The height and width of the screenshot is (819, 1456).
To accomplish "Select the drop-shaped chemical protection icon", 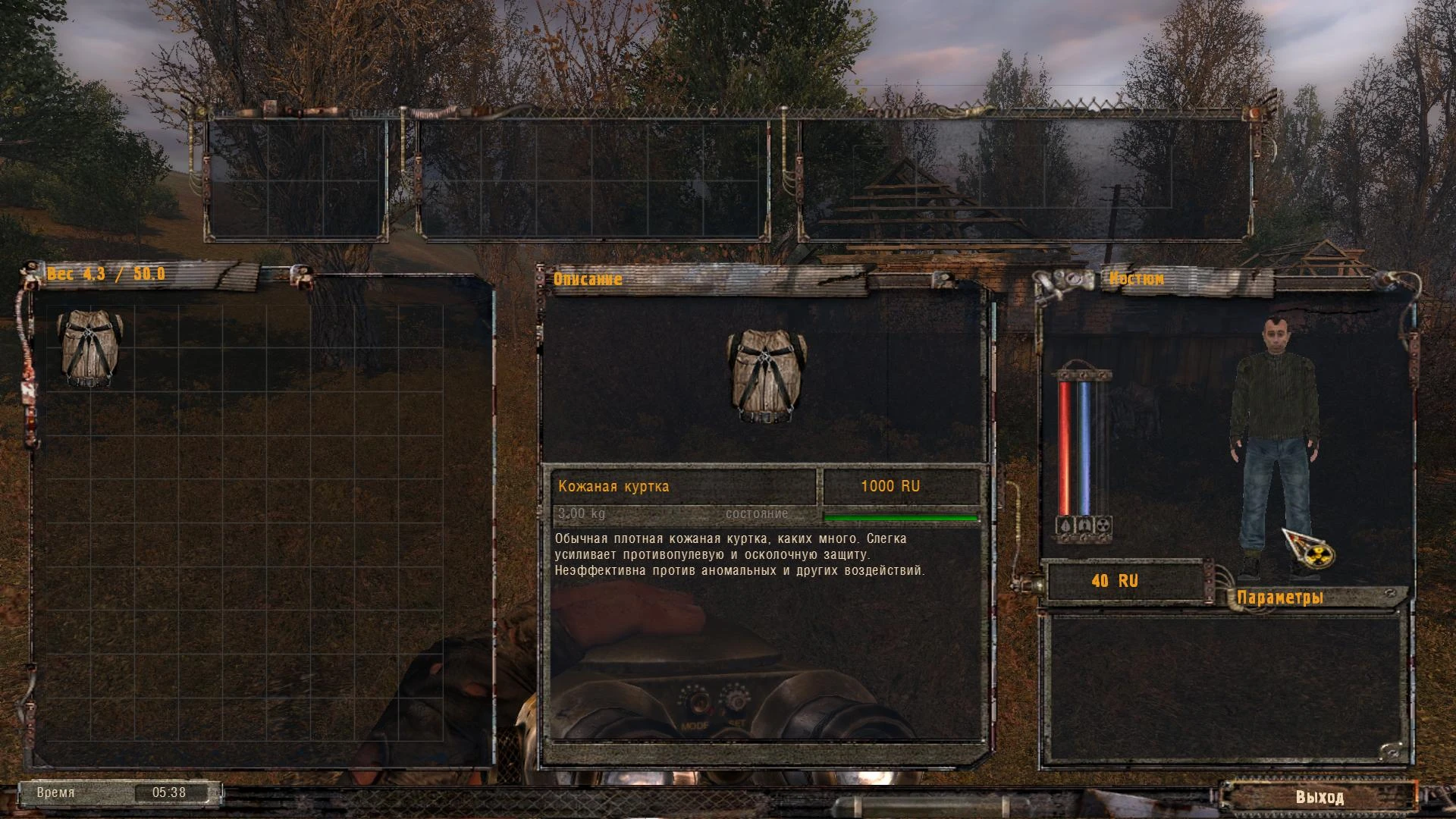I will point(1064,525).
